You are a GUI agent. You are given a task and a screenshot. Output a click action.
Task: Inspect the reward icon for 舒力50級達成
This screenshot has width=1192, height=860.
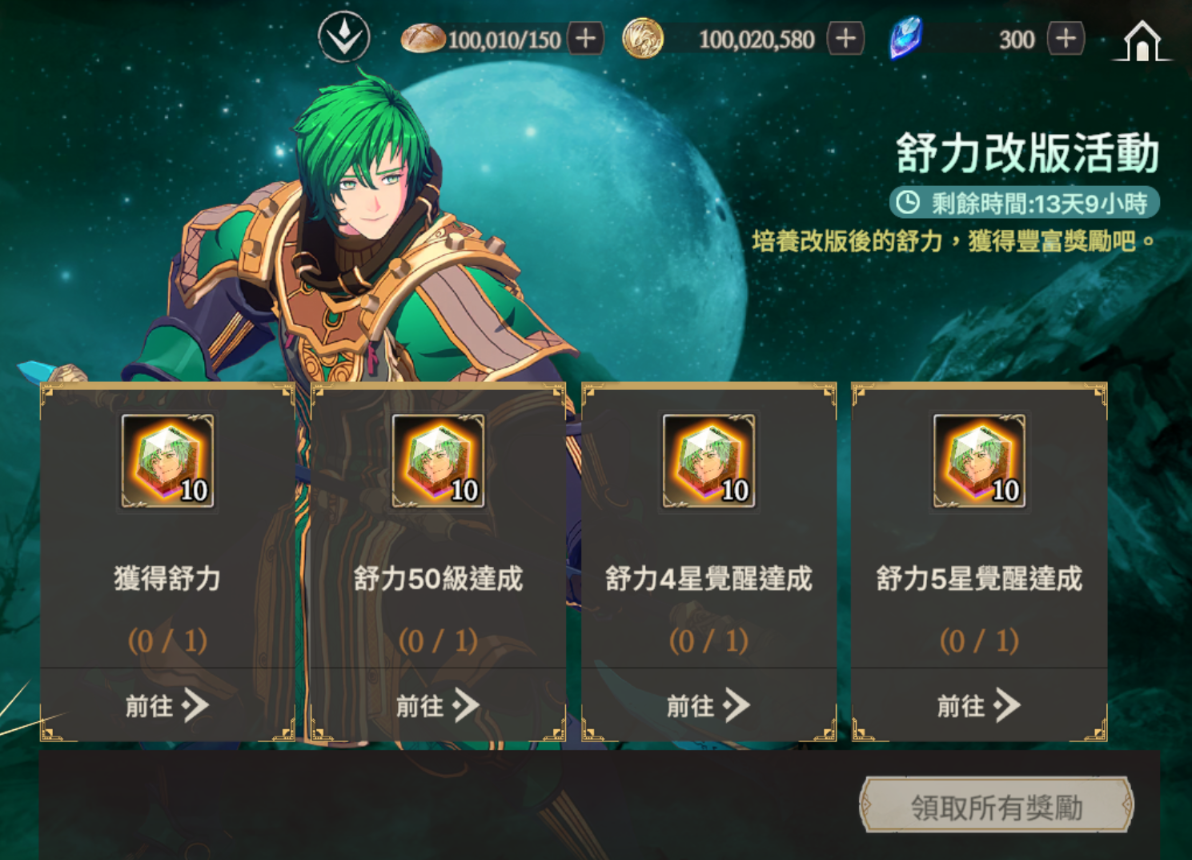pos(438,462)
